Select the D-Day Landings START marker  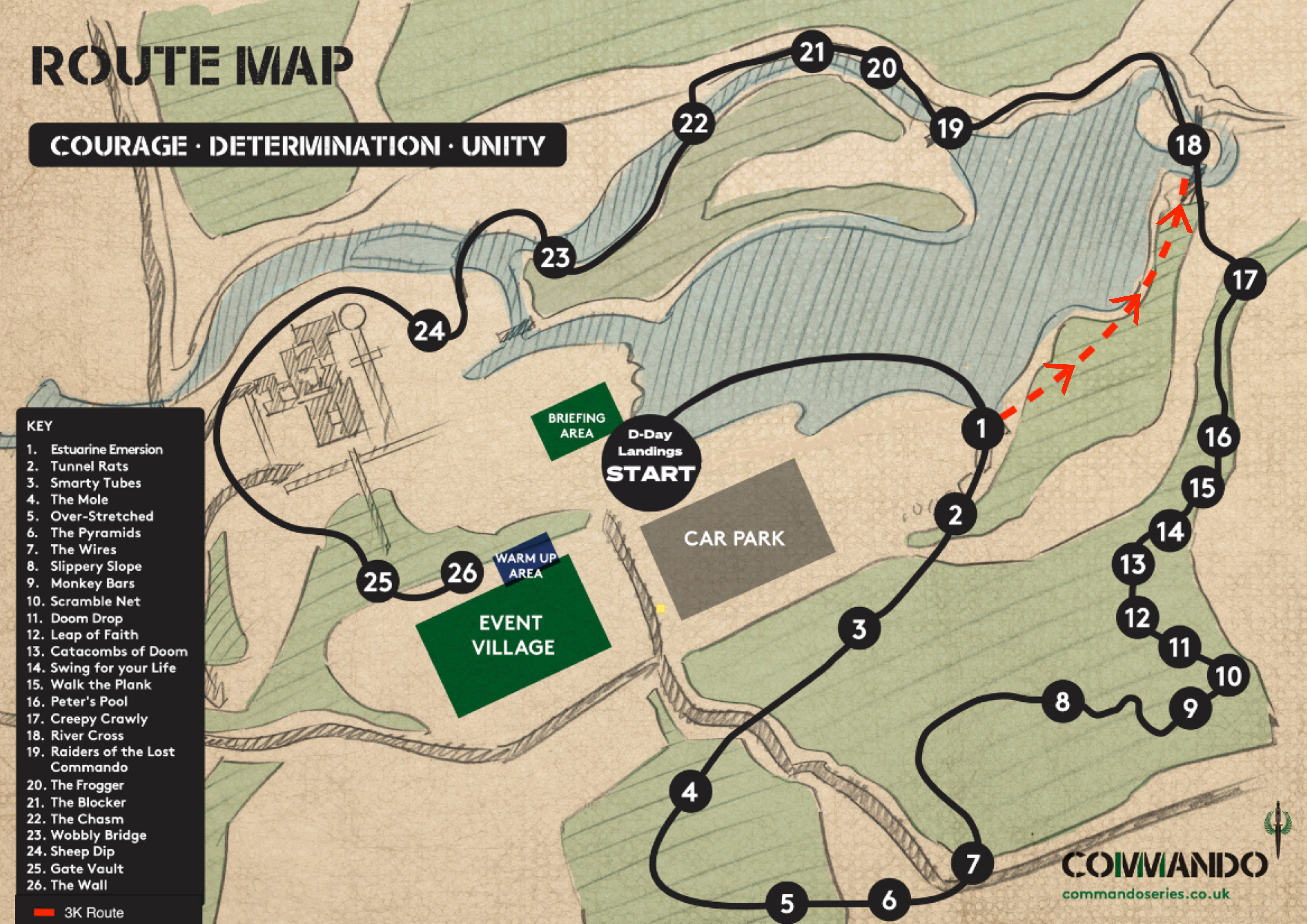651,463
